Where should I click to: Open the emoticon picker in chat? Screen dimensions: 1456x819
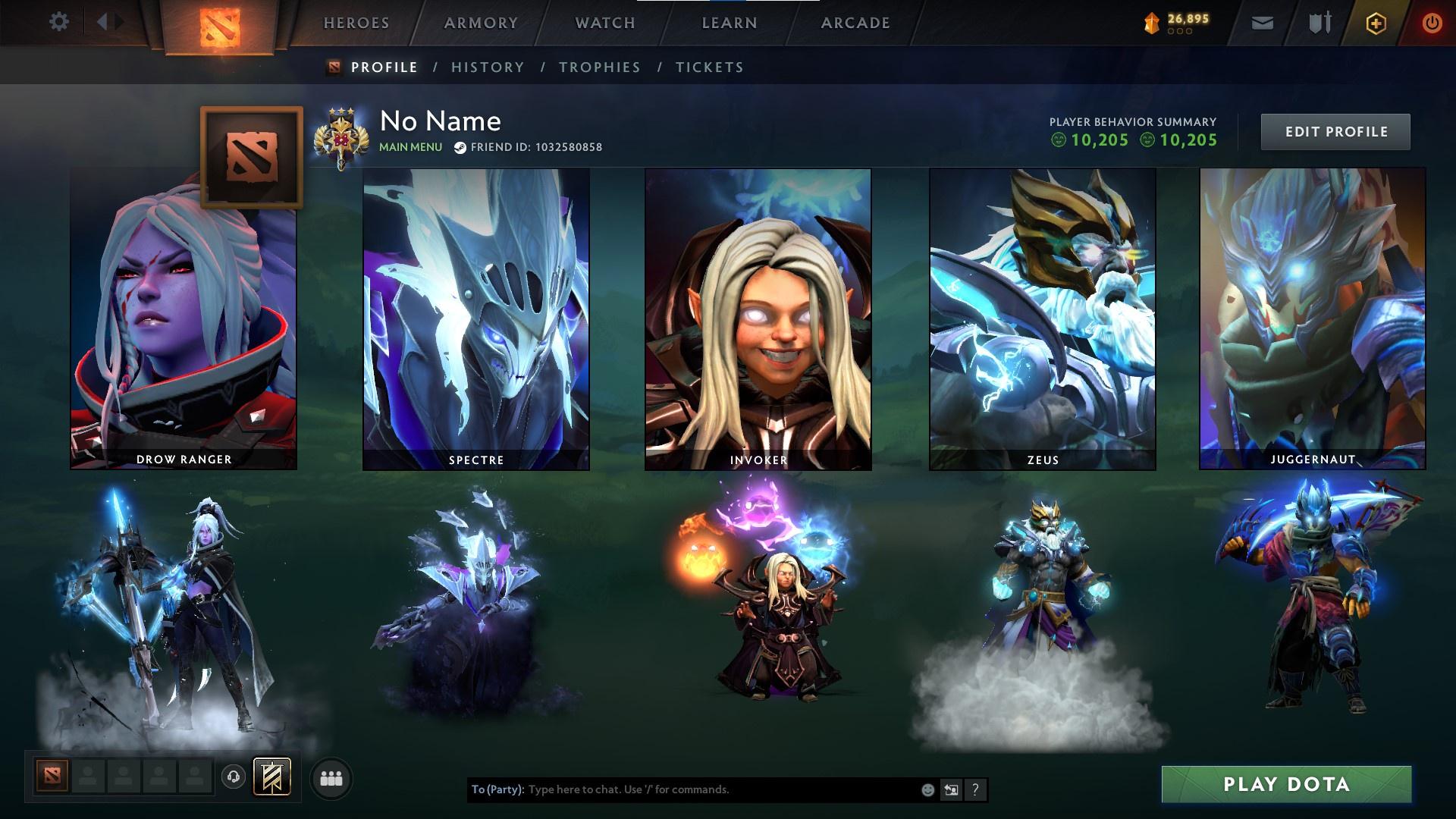point(927,789)
